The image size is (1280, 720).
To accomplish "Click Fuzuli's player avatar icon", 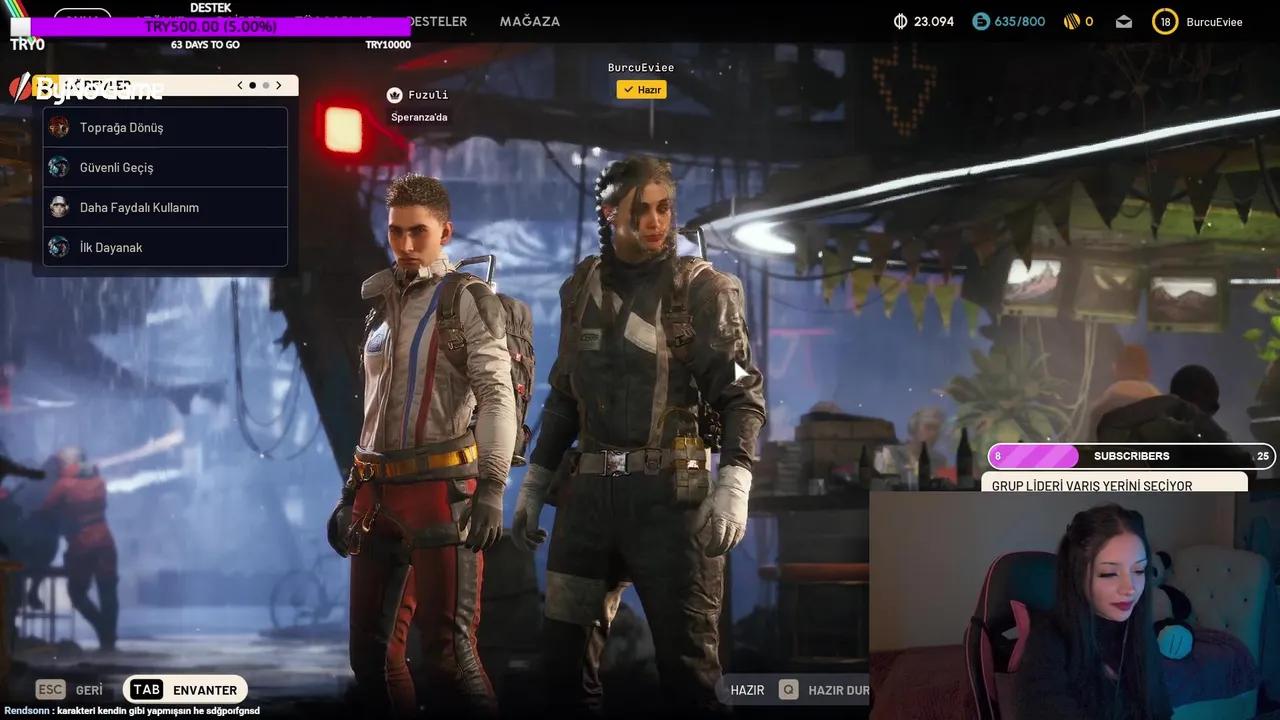I will pyautogui.click(x=393, y=94).
